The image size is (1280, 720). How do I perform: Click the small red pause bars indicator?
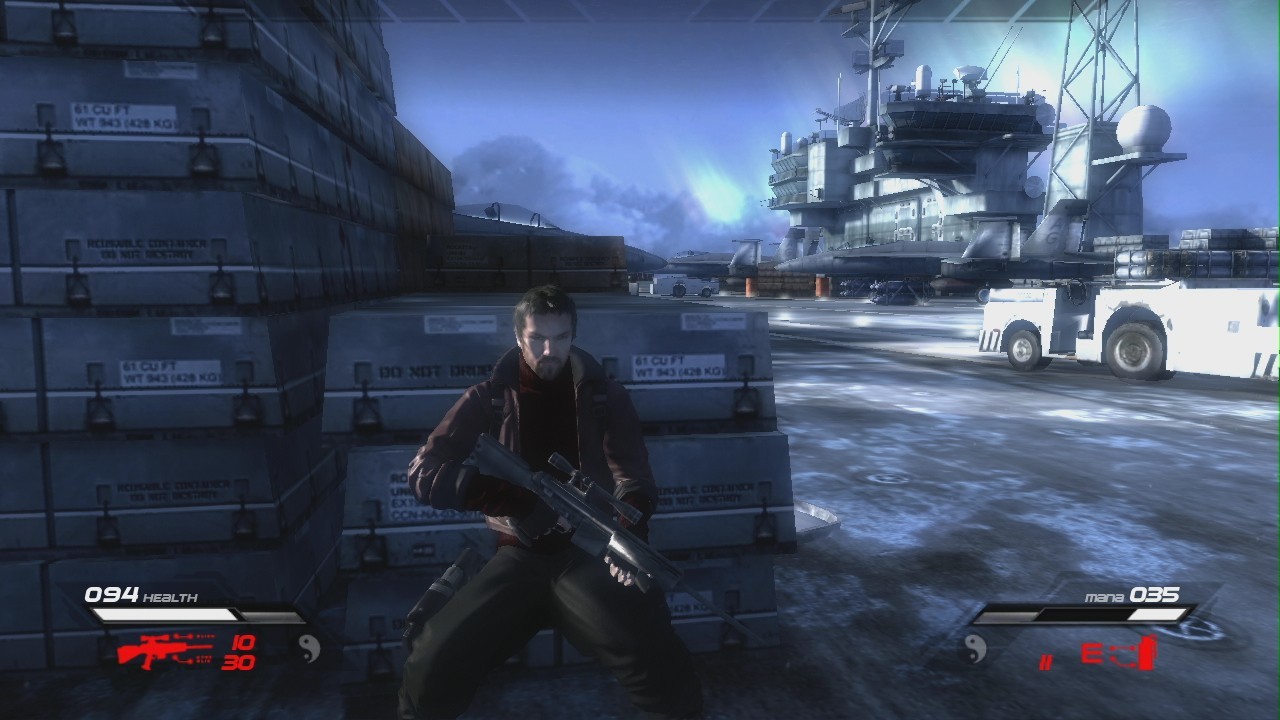tap(1046, 660)
